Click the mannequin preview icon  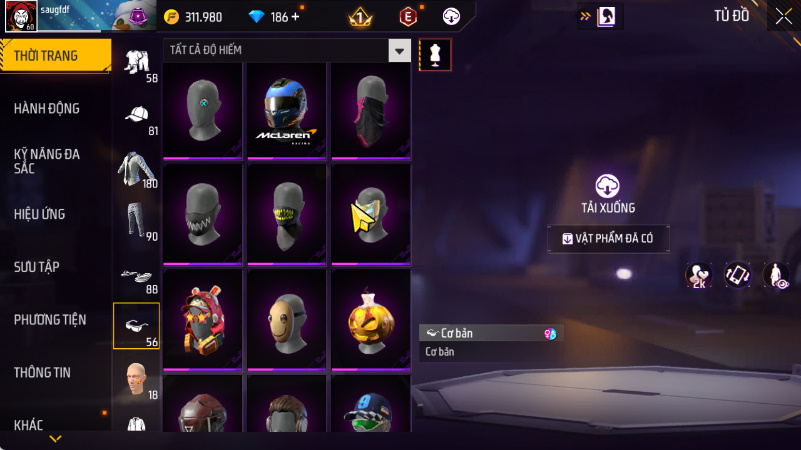point(435,55)
